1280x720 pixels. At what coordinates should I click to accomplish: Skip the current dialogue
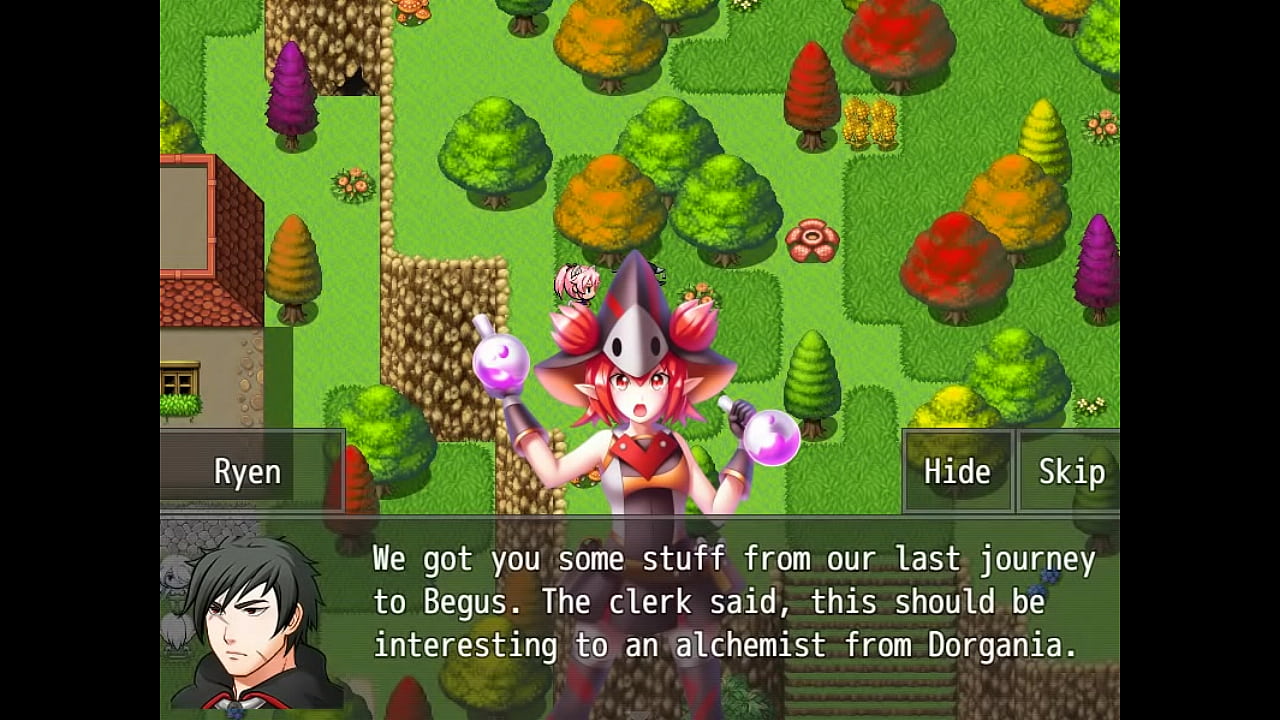pyautogui.click(x=1070, y=471)
